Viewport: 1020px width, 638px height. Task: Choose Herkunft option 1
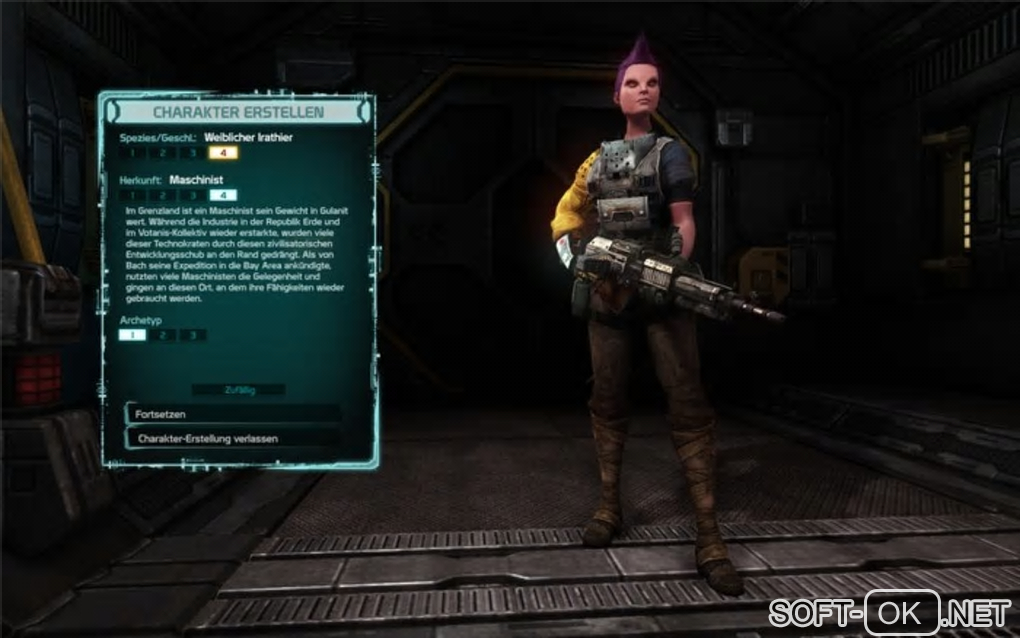(132, 195)
